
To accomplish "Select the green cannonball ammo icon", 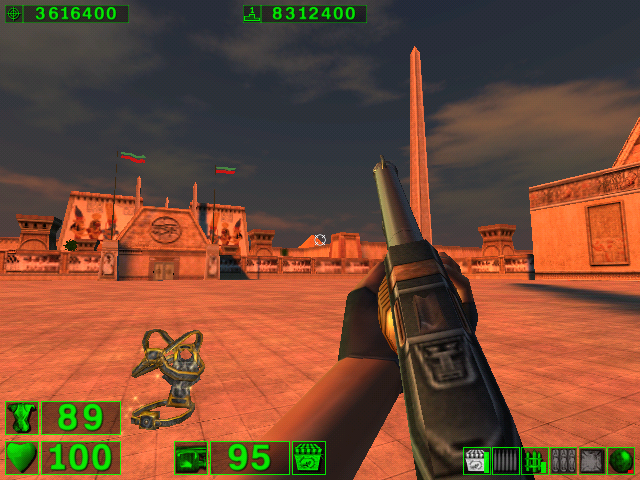I will point(621,461).
